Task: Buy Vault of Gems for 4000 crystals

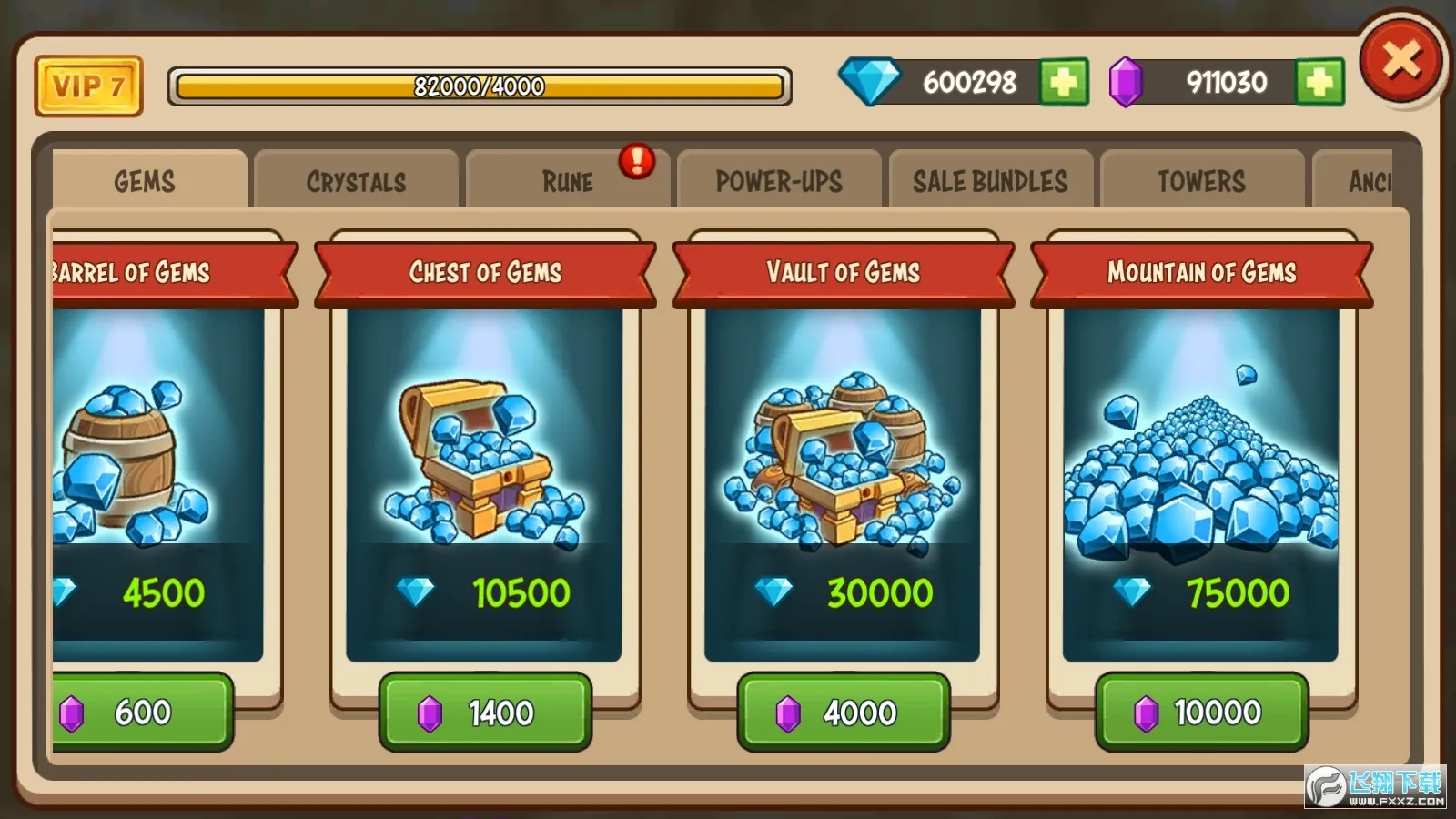Action: [842, 713]
